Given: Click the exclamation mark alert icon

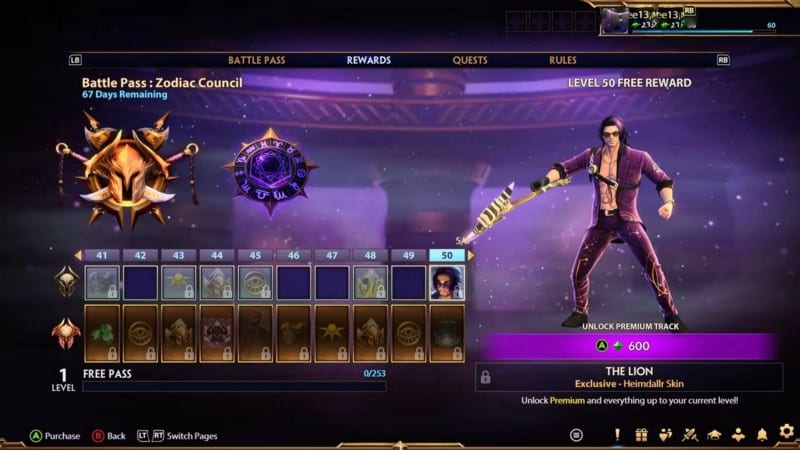Looking at the screenshot, I should (617, 434).
